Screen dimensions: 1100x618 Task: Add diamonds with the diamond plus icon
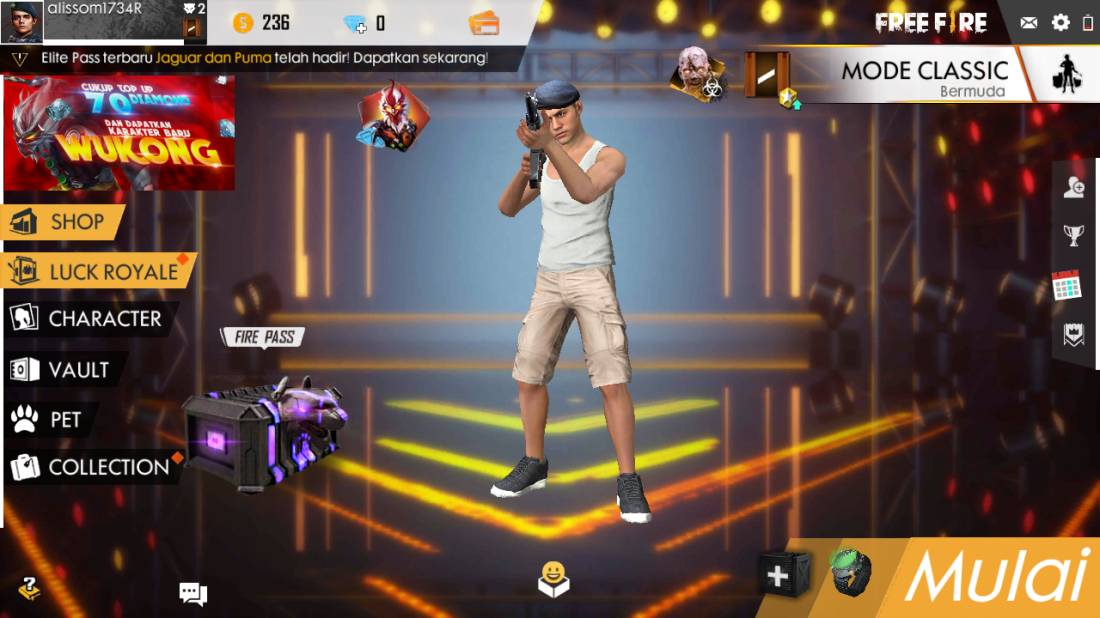pyautogui.click(x=356, y=23)
